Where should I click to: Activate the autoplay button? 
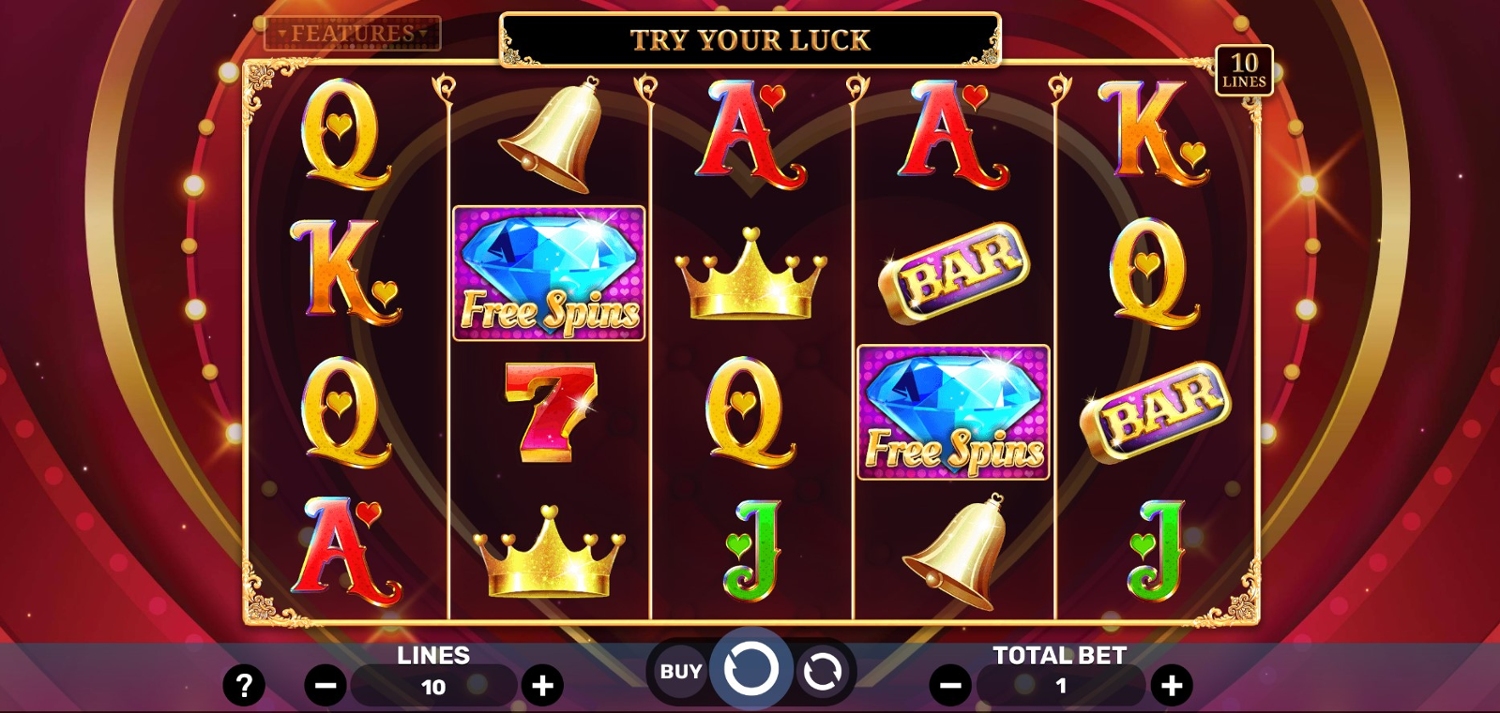tap(822, 672)
